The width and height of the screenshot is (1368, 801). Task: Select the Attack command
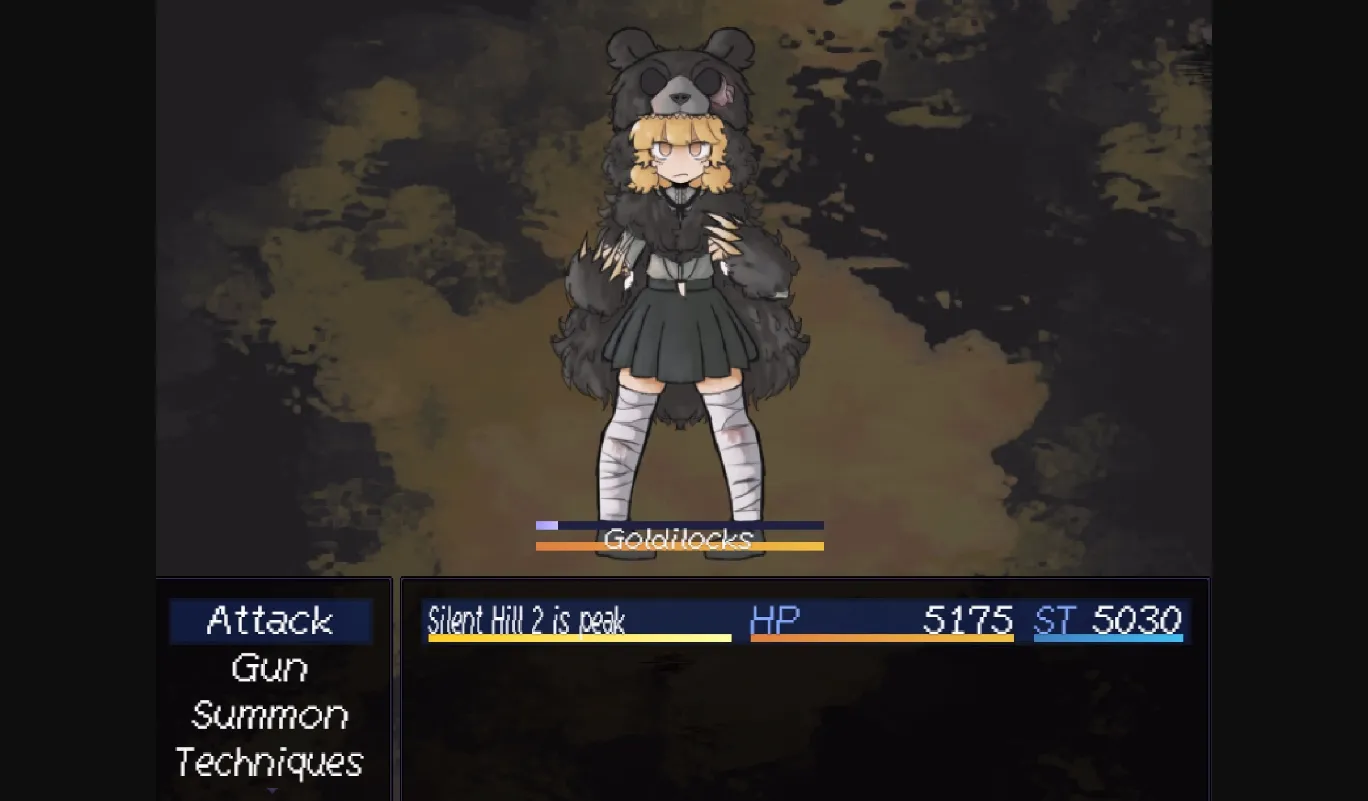[x=270, y=620]
